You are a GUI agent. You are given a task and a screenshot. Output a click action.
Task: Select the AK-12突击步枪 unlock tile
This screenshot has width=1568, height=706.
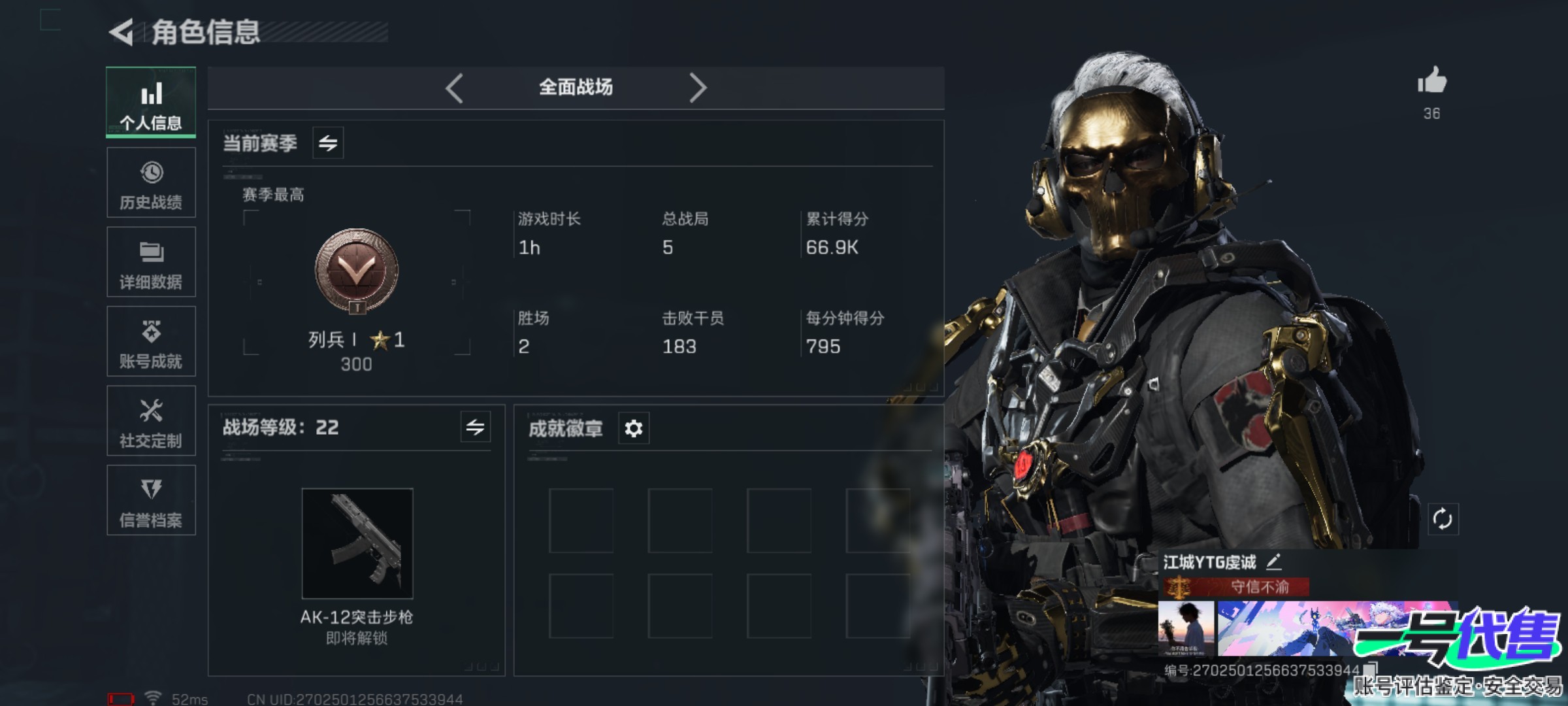[357, 544]
